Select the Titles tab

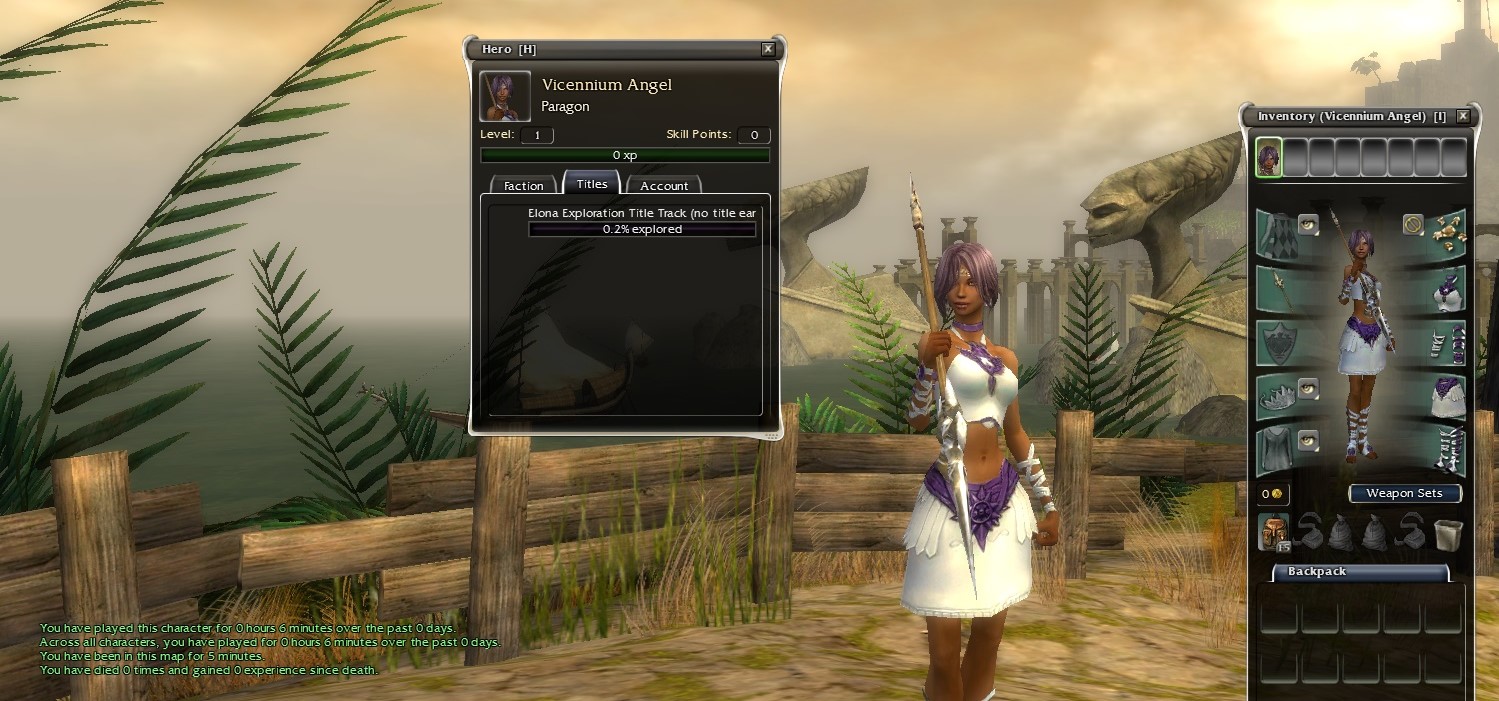(592, 184)
